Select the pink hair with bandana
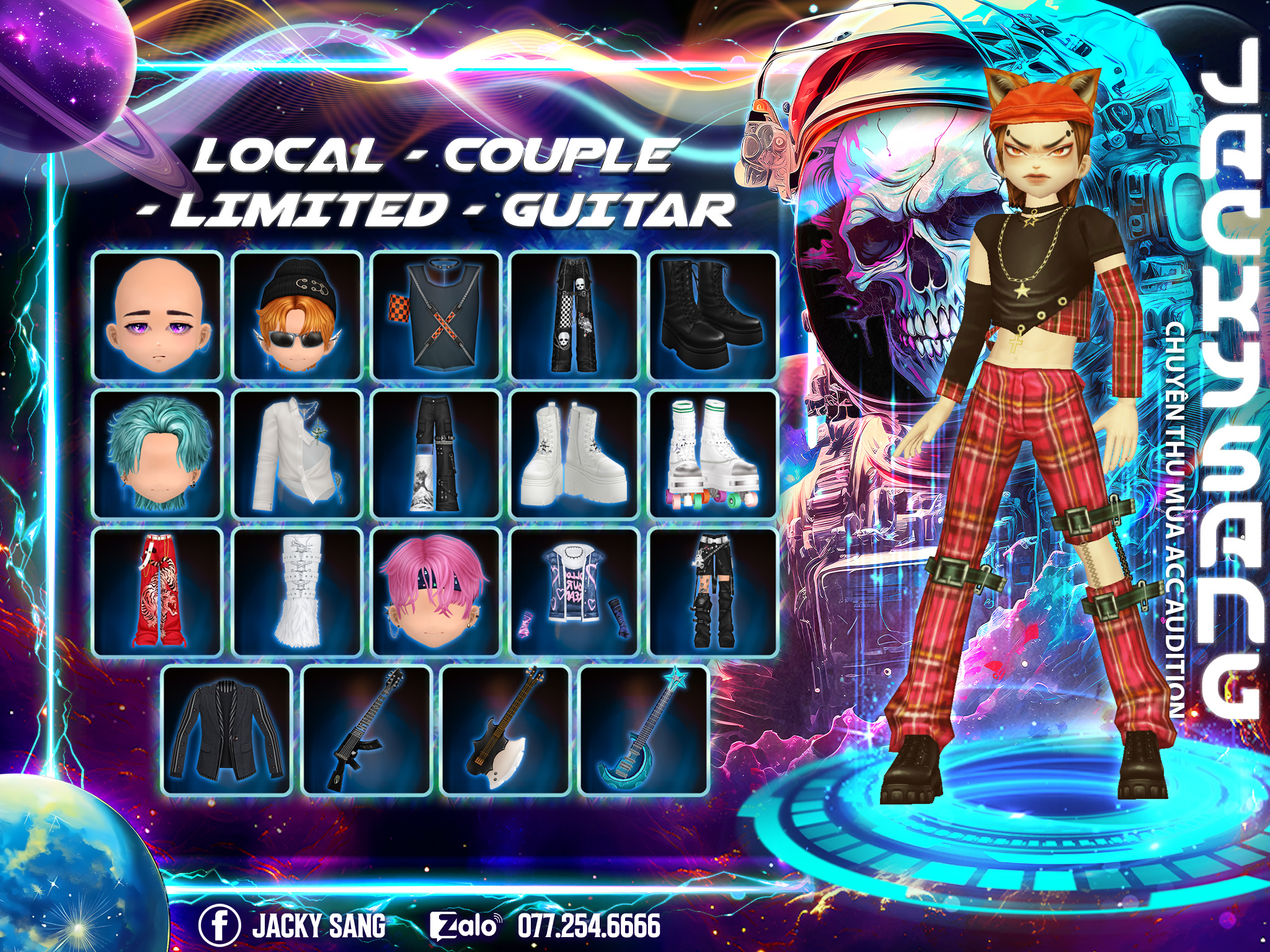The height and width of the screenshot is (952, 1270). pyautogui.click(x=436, y=593)
